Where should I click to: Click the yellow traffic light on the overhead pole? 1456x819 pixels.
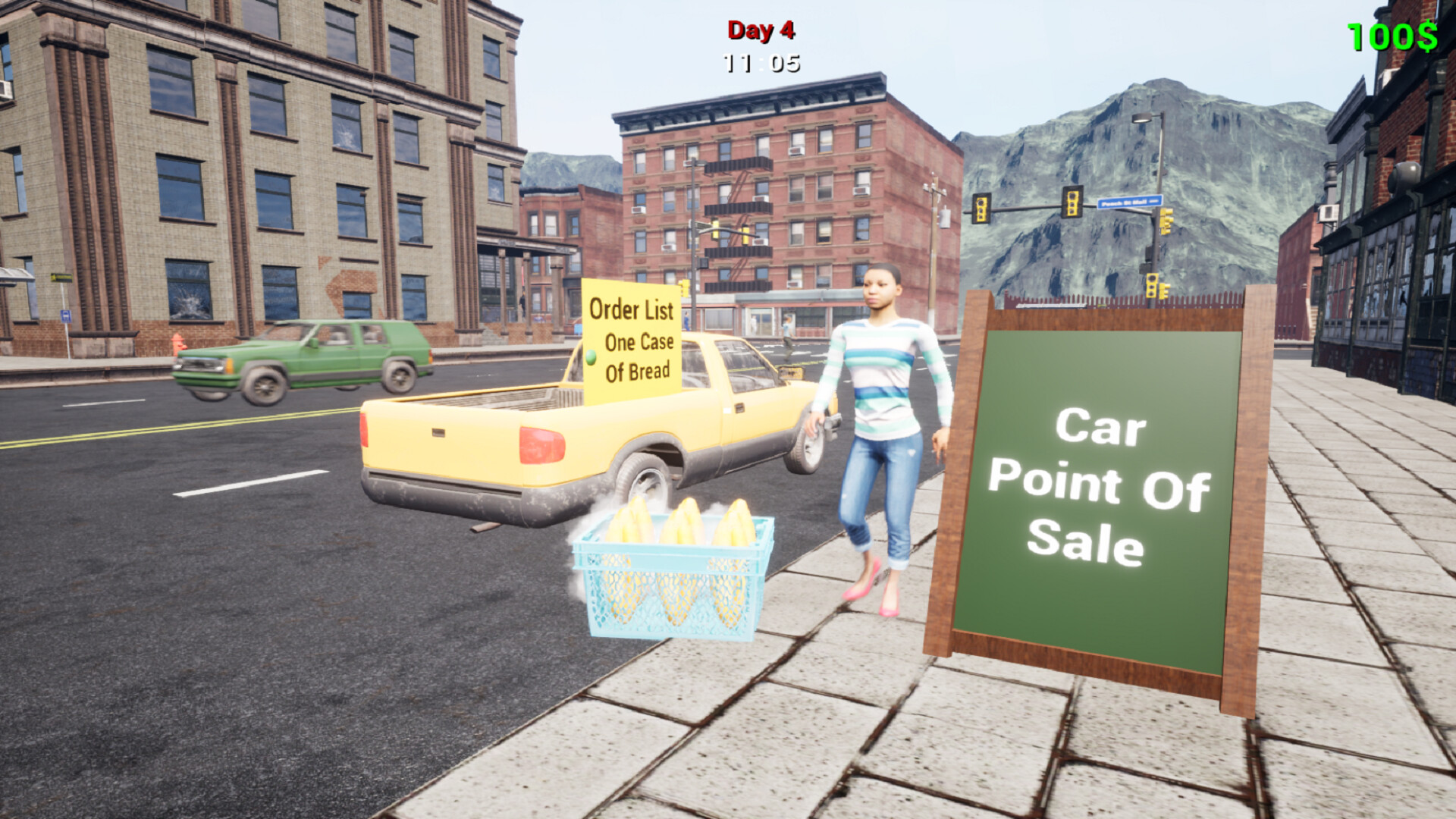point(1072,204)
